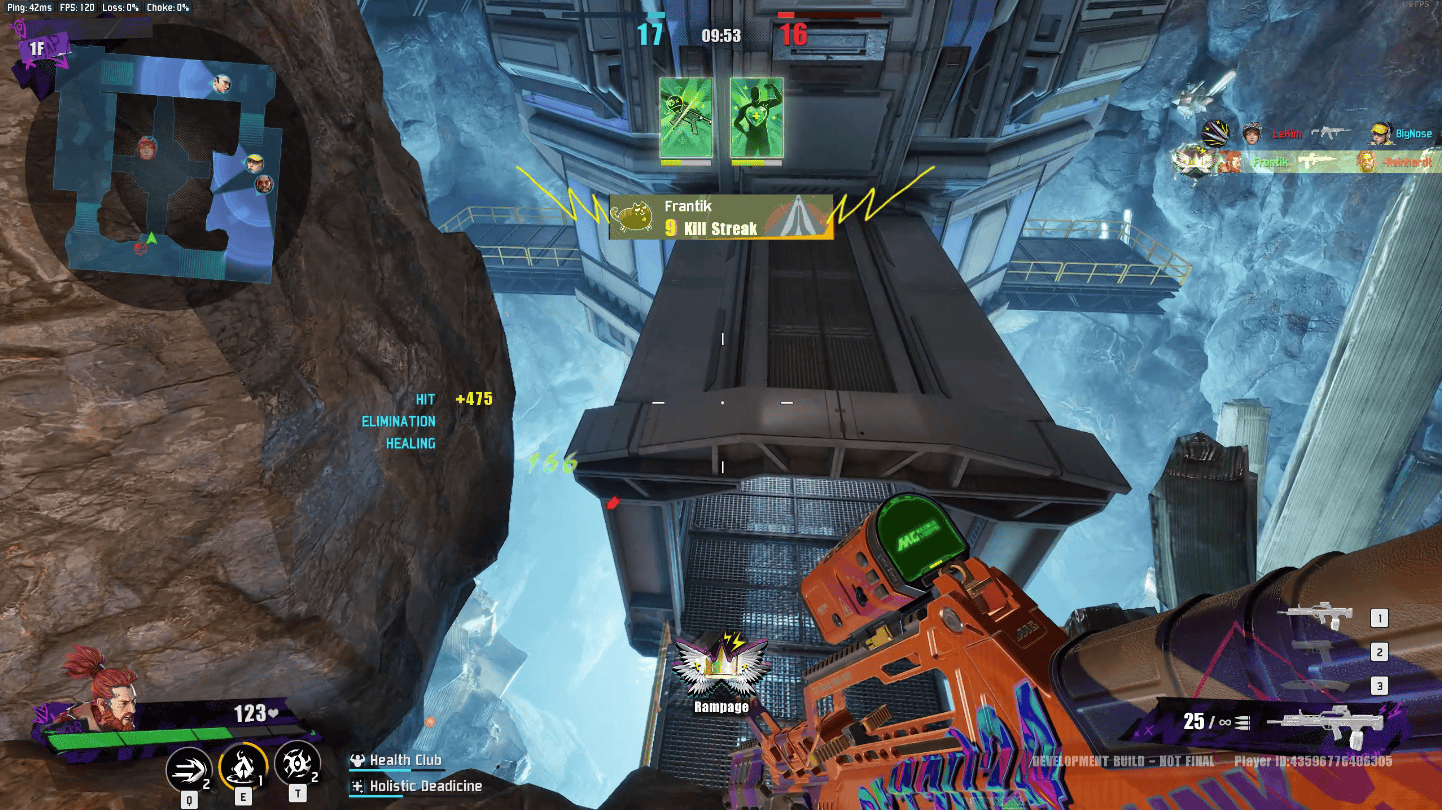The height and width of the screenshot is (810, 1442).
Task: Select the Holistic Deadicine perk icon
Action: click(x=357, y=786)
